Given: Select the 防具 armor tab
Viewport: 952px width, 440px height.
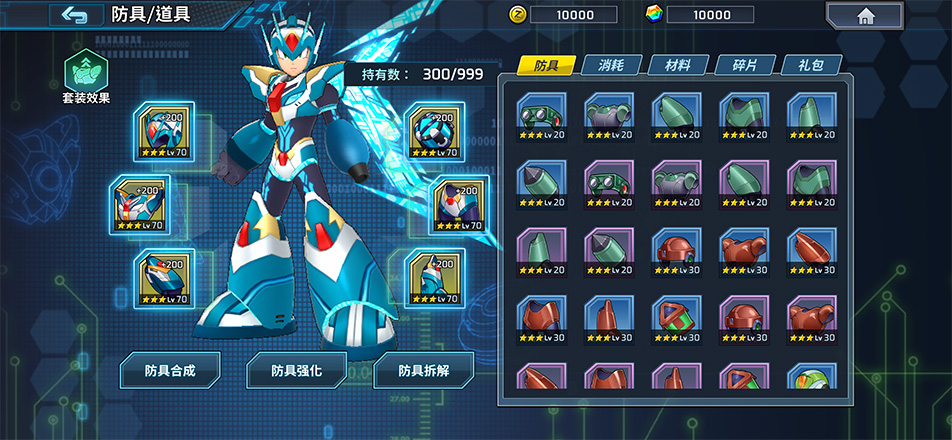Looking at the screenshot, I should tap(546, 66).
